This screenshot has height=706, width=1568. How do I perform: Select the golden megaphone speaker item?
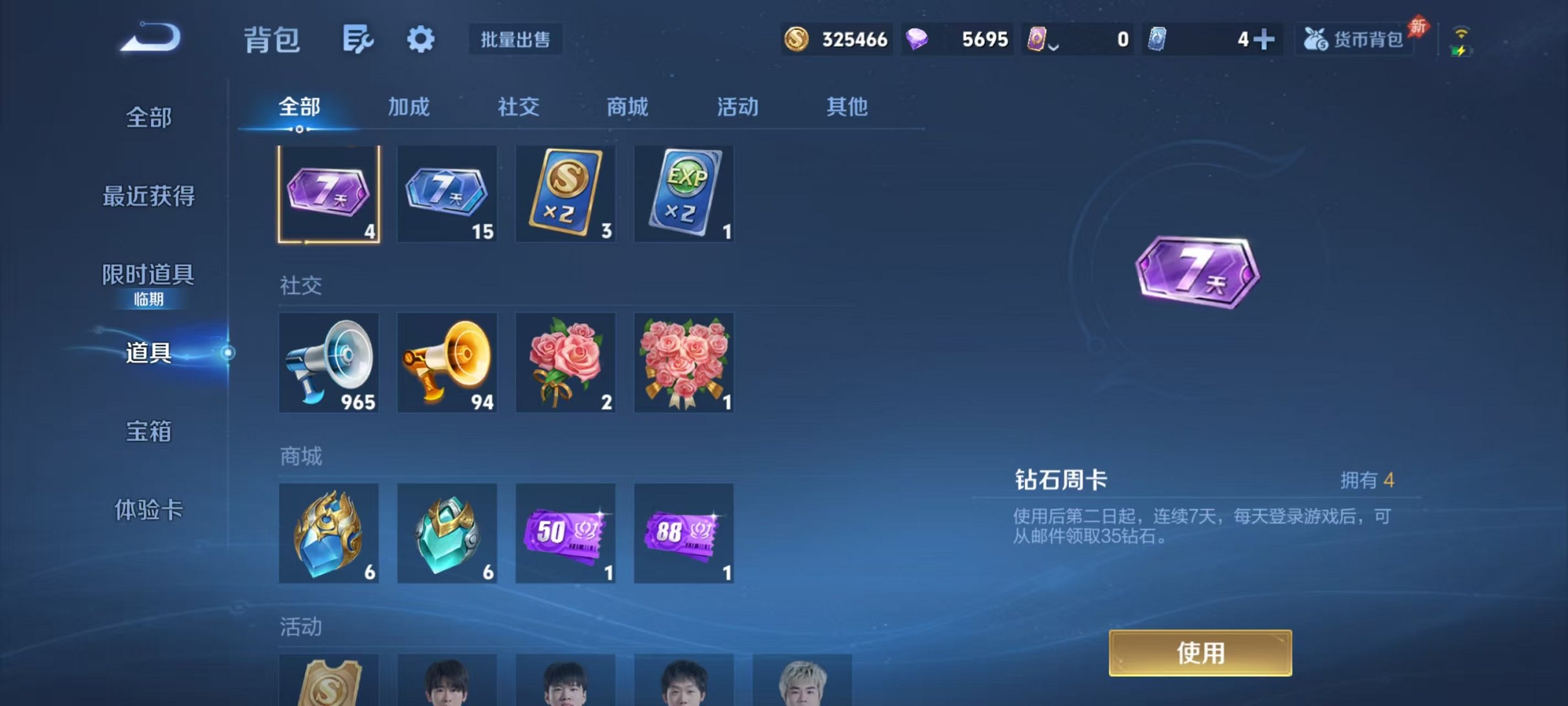click(446, 361)
